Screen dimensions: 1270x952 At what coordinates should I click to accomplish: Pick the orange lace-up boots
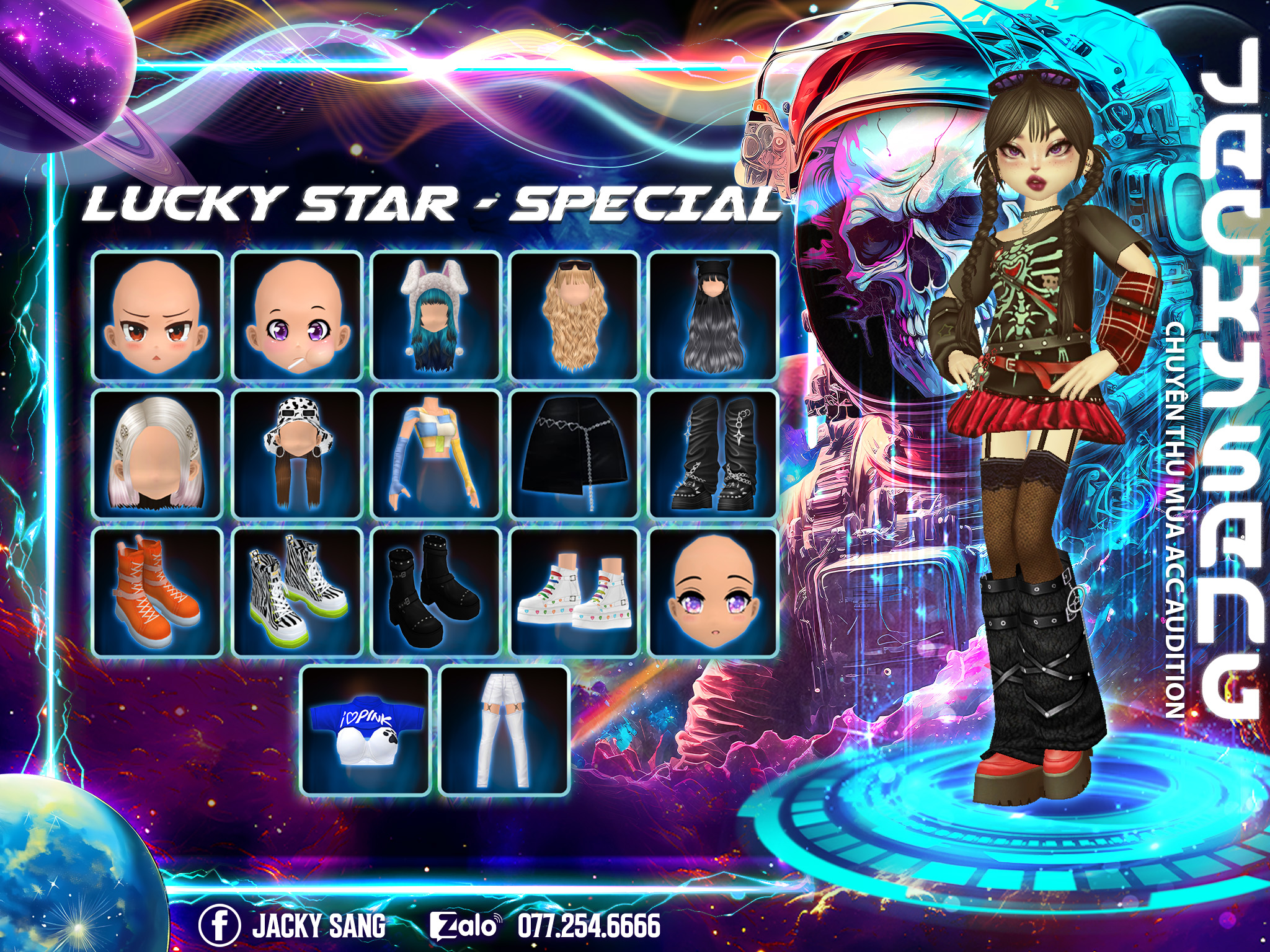(158, 593)
